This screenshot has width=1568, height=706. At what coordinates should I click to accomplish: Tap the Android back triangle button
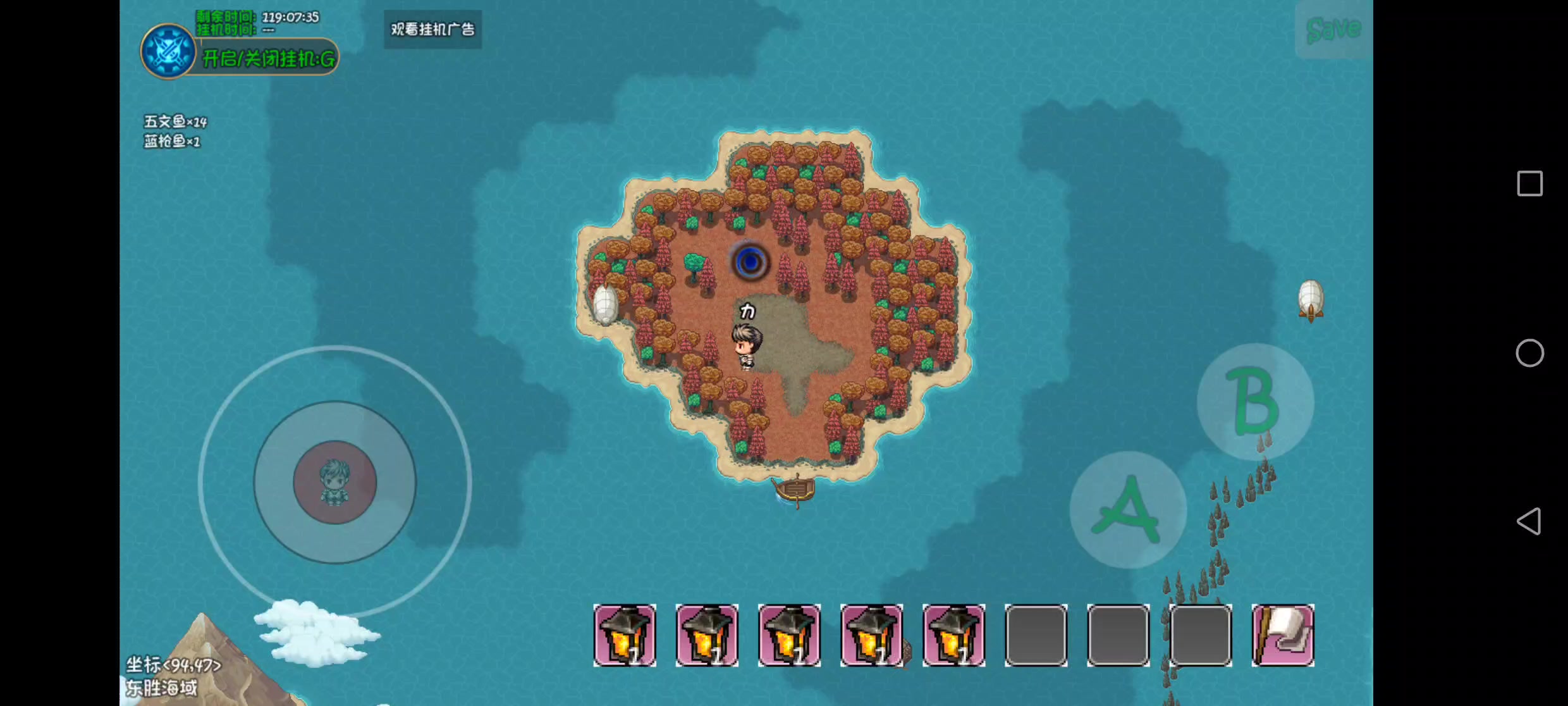(x=1529, y=521)
